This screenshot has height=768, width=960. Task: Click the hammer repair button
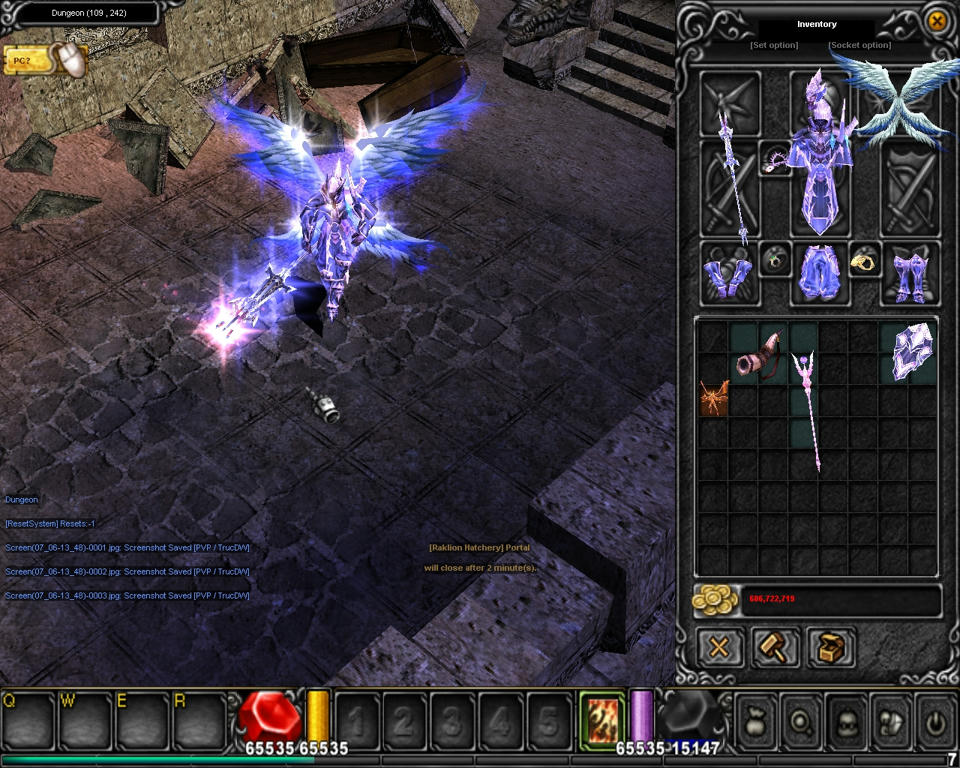(775, 647)
